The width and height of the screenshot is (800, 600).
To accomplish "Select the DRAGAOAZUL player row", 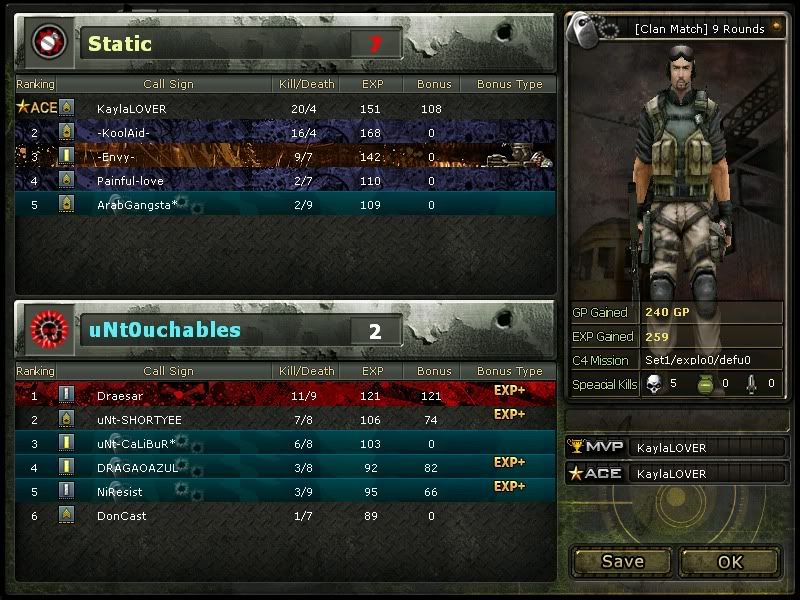I will pyautogui.click(x=285, y=467).
